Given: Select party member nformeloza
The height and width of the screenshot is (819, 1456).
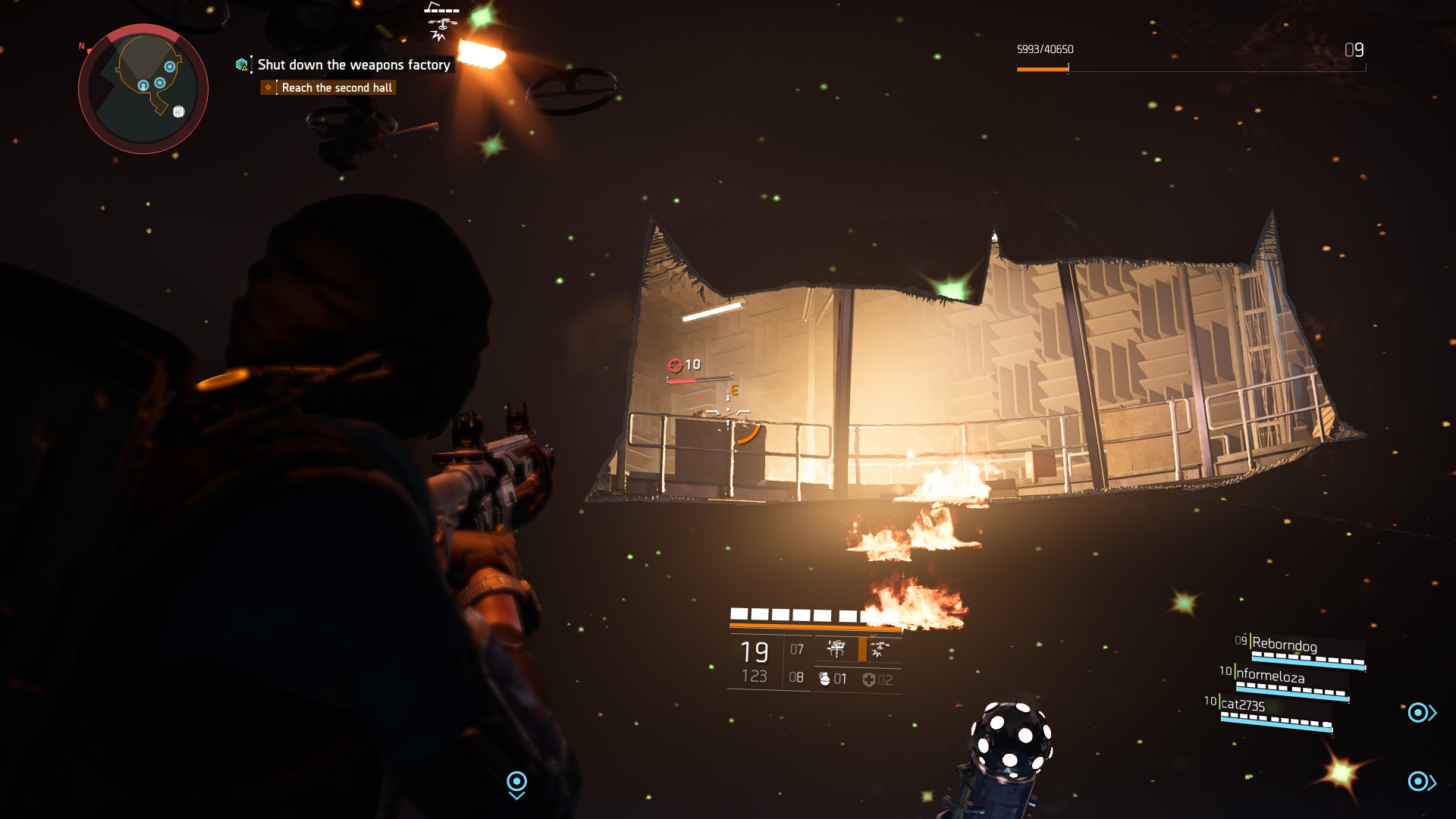Looking at the screenshot, I should coord(1270,675).
